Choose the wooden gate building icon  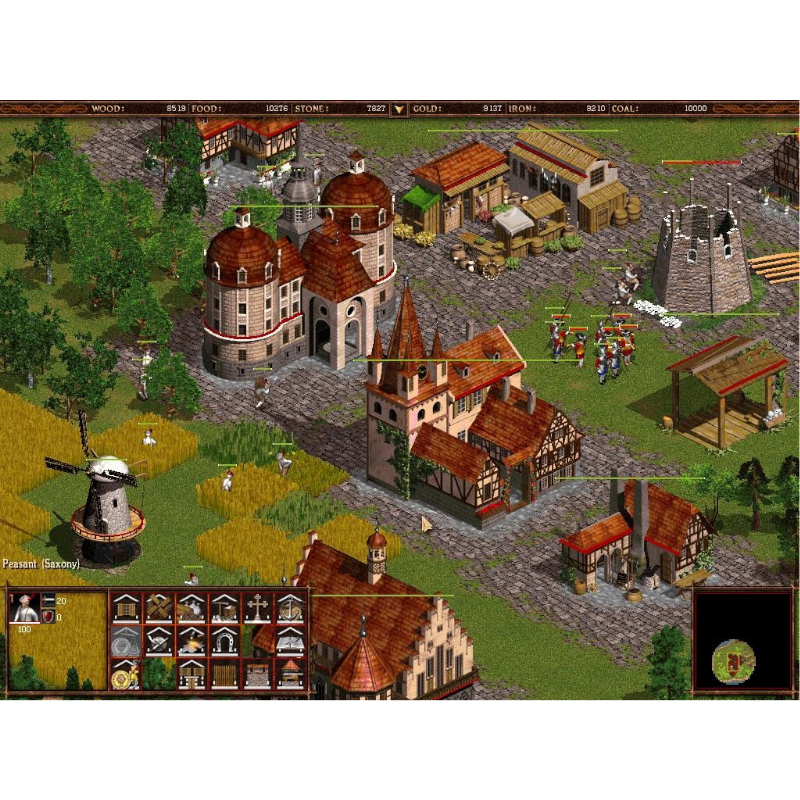(x=191, y=673)
